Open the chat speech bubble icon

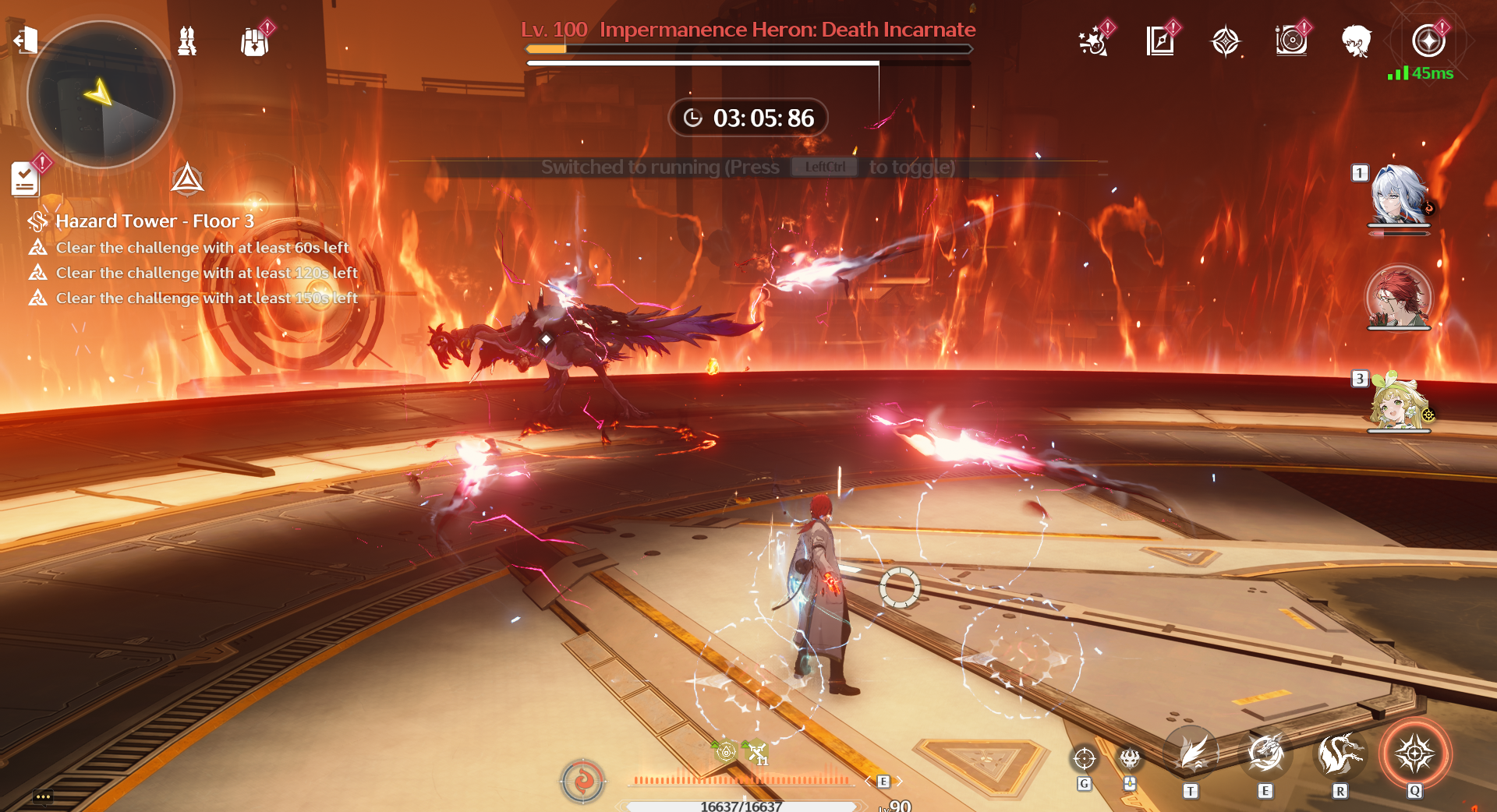pos(43,796)
